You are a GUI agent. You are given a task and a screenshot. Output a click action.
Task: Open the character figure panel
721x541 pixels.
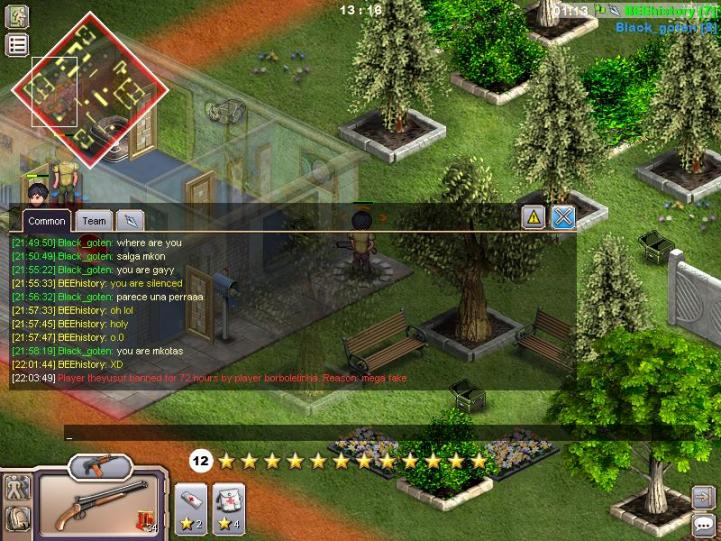[17, 487]
